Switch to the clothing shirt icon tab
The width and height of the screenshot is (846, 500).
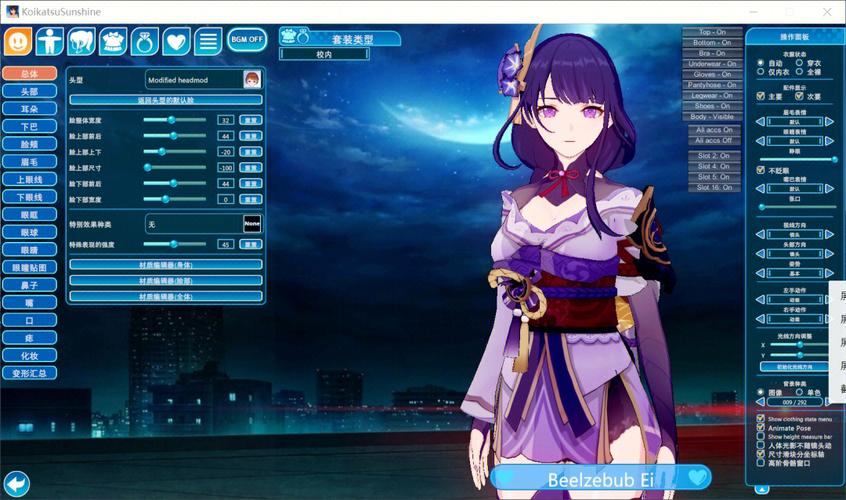pyautogui.click(x=112, y=41)
